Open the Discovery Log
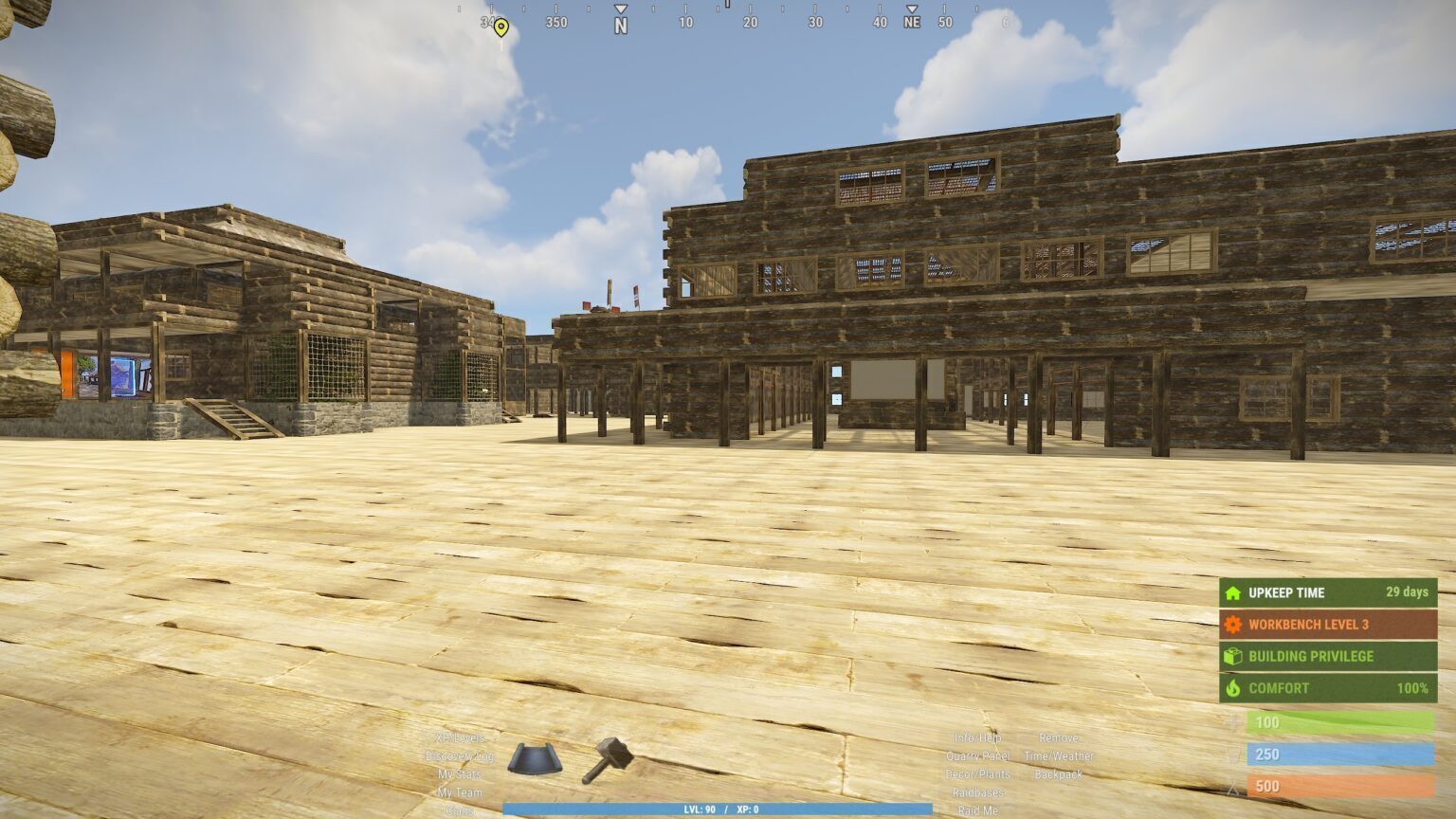 [x=460, y=756]
